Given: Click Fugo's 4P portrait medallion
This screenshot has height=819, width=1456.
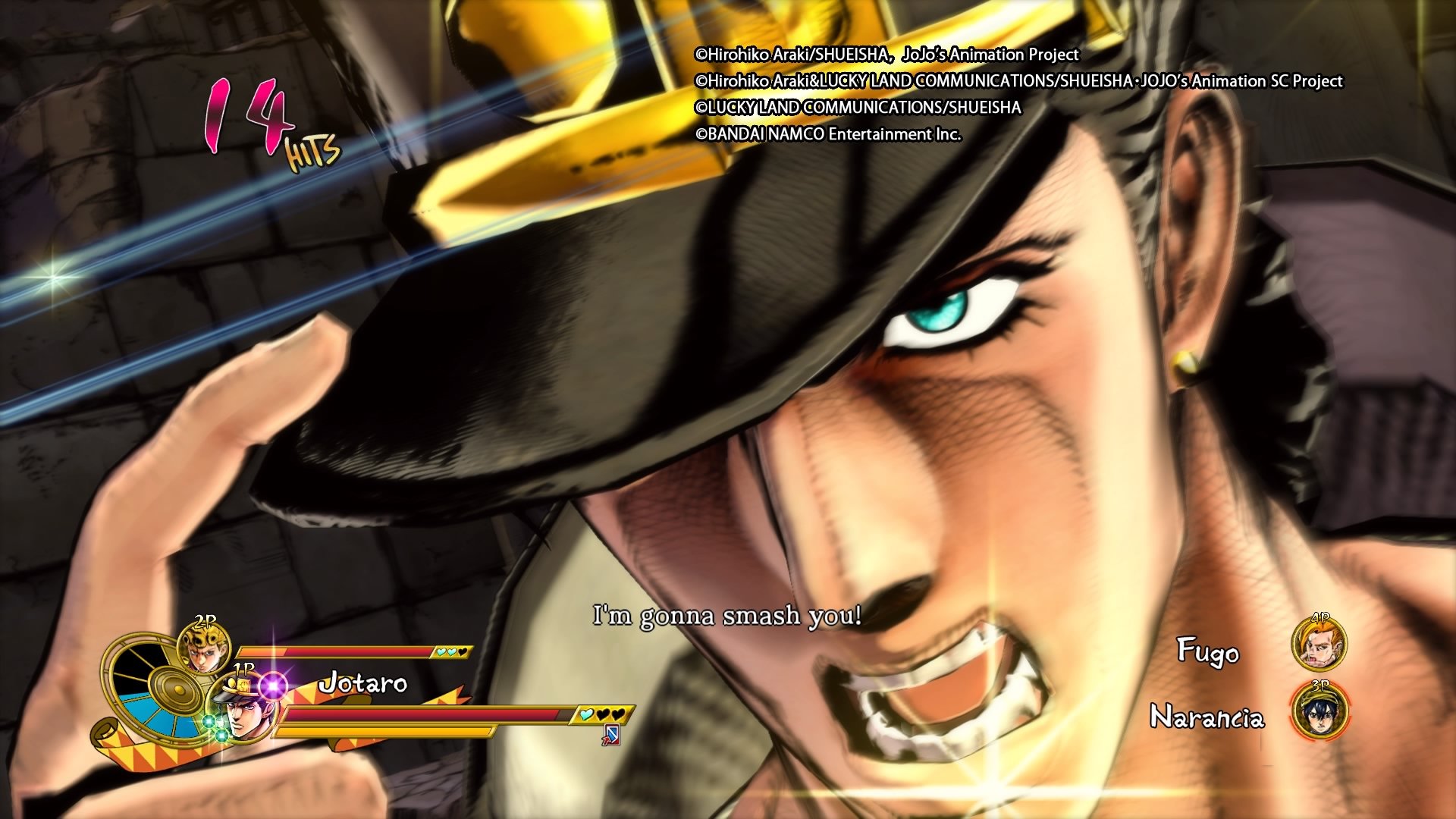Looking at the screenshot, I should 1320,644.
